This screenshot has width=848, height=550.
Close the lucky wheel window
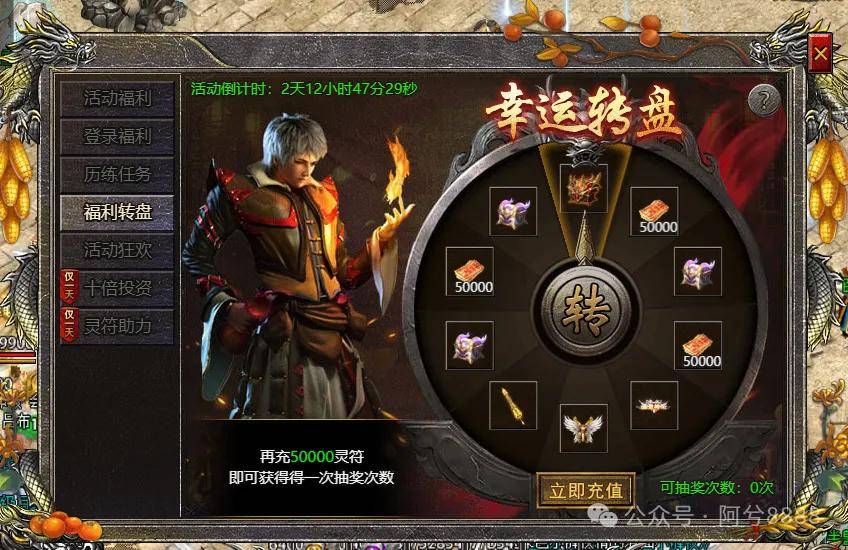click(820, 53)
